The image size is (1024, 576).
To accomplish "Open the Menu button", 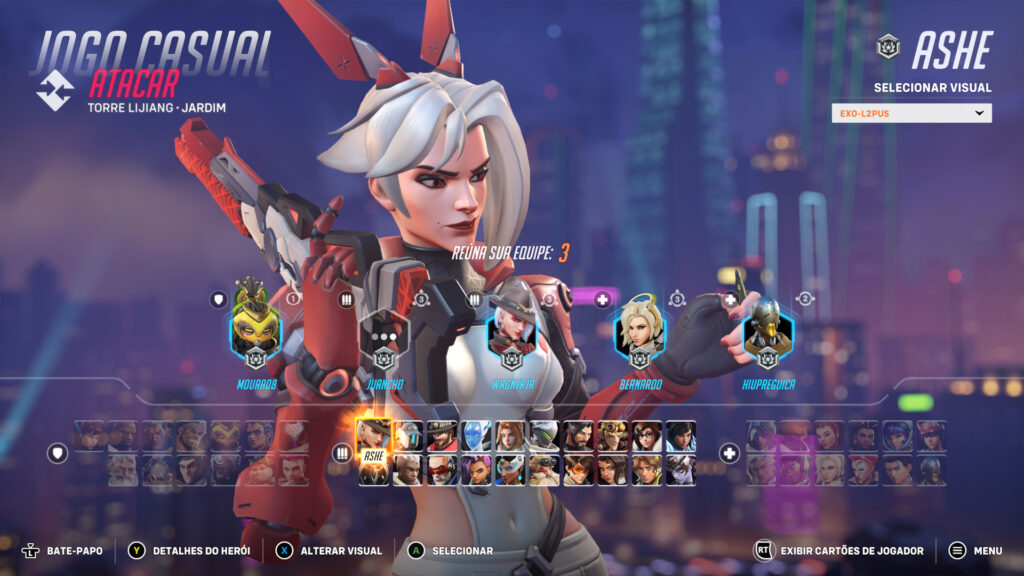I will pyautogui.click(x=975, y=550).
